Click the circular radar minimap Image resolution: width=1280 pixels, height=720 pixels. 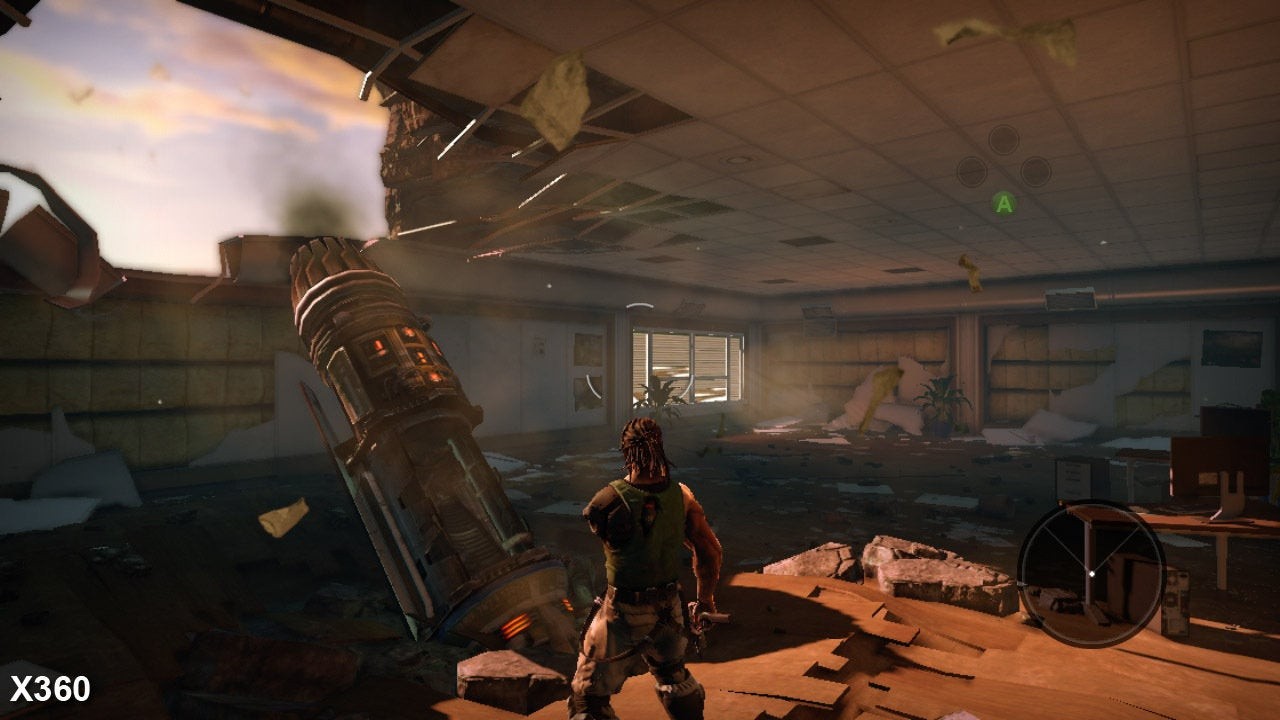(x=1091, y=573)
